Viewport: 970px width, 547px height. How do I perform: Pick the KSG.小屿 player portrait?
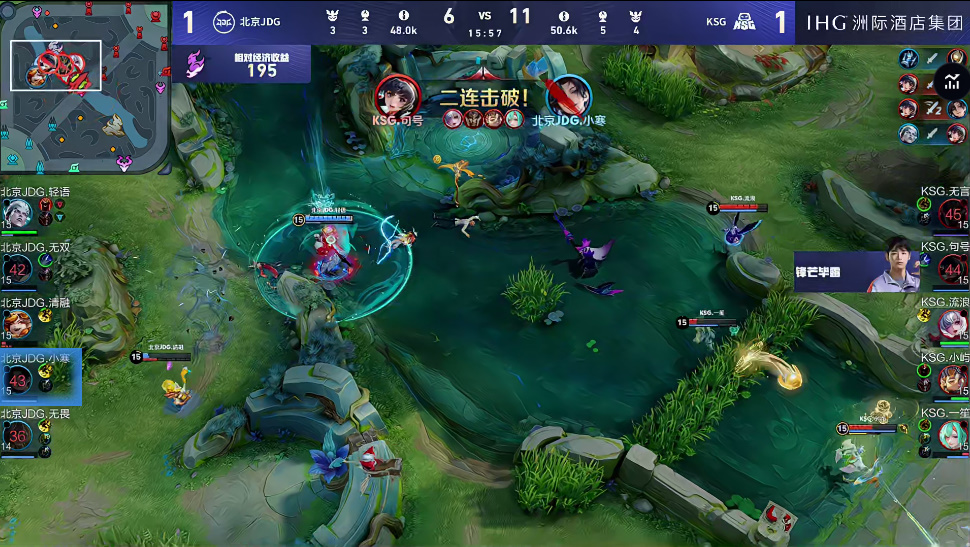click(x=952, y=379)
